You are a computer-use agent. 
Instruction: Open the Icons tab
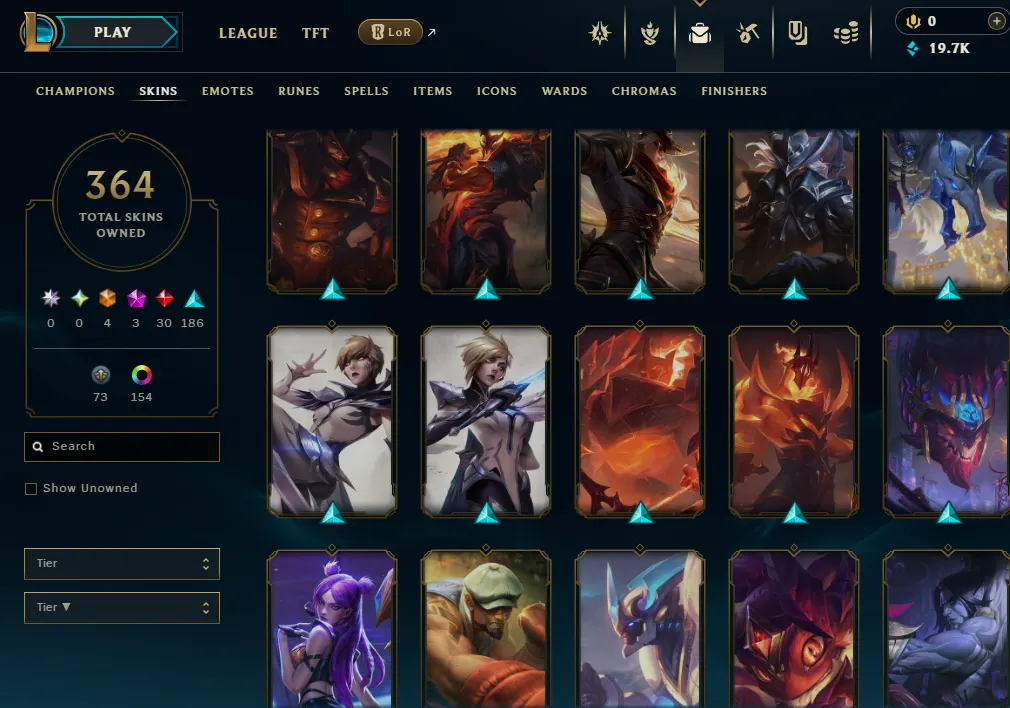tap(497, 91)
